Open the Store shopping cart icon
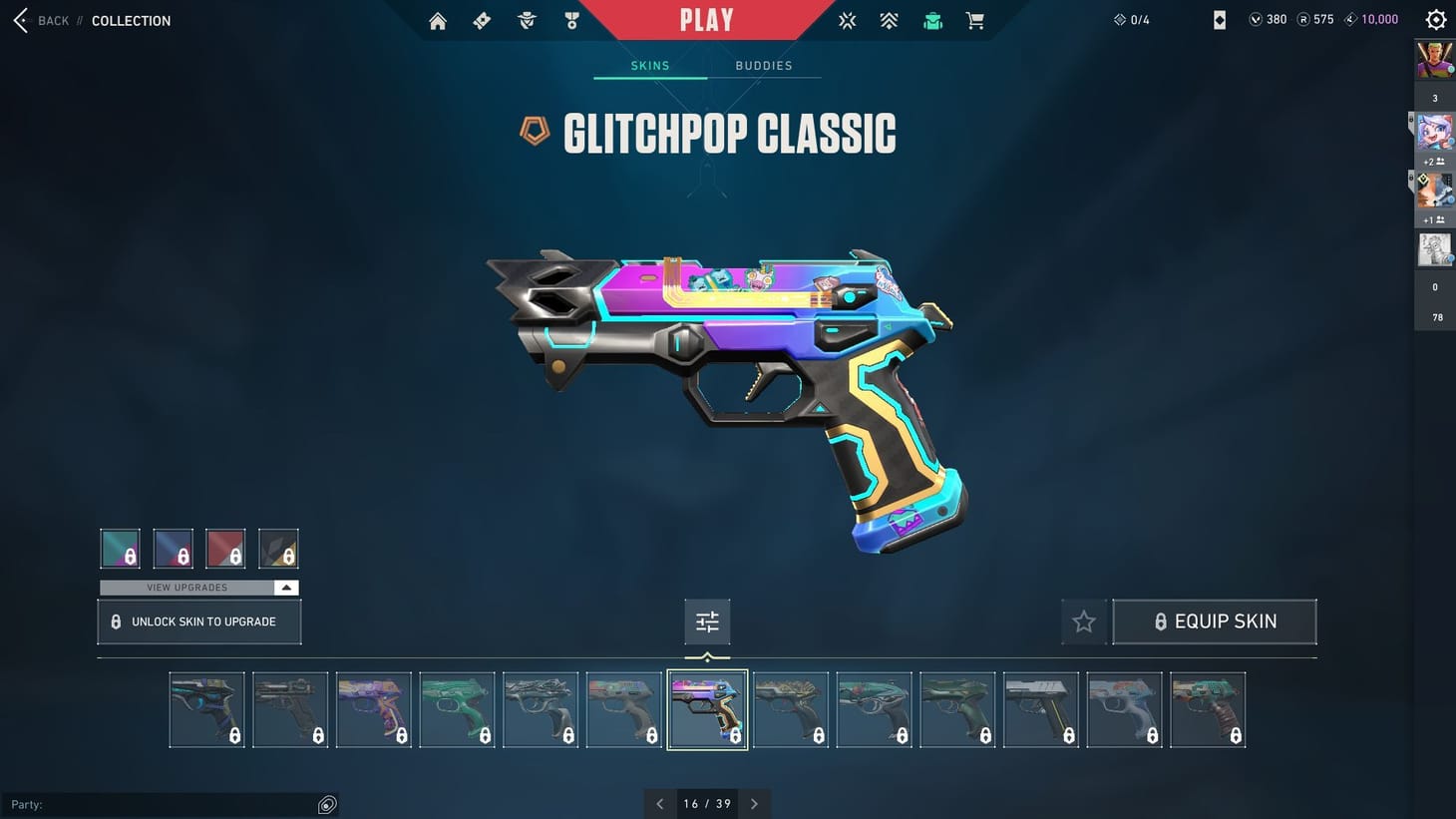This screenshot has width=1456, height=819. [974, 20]
